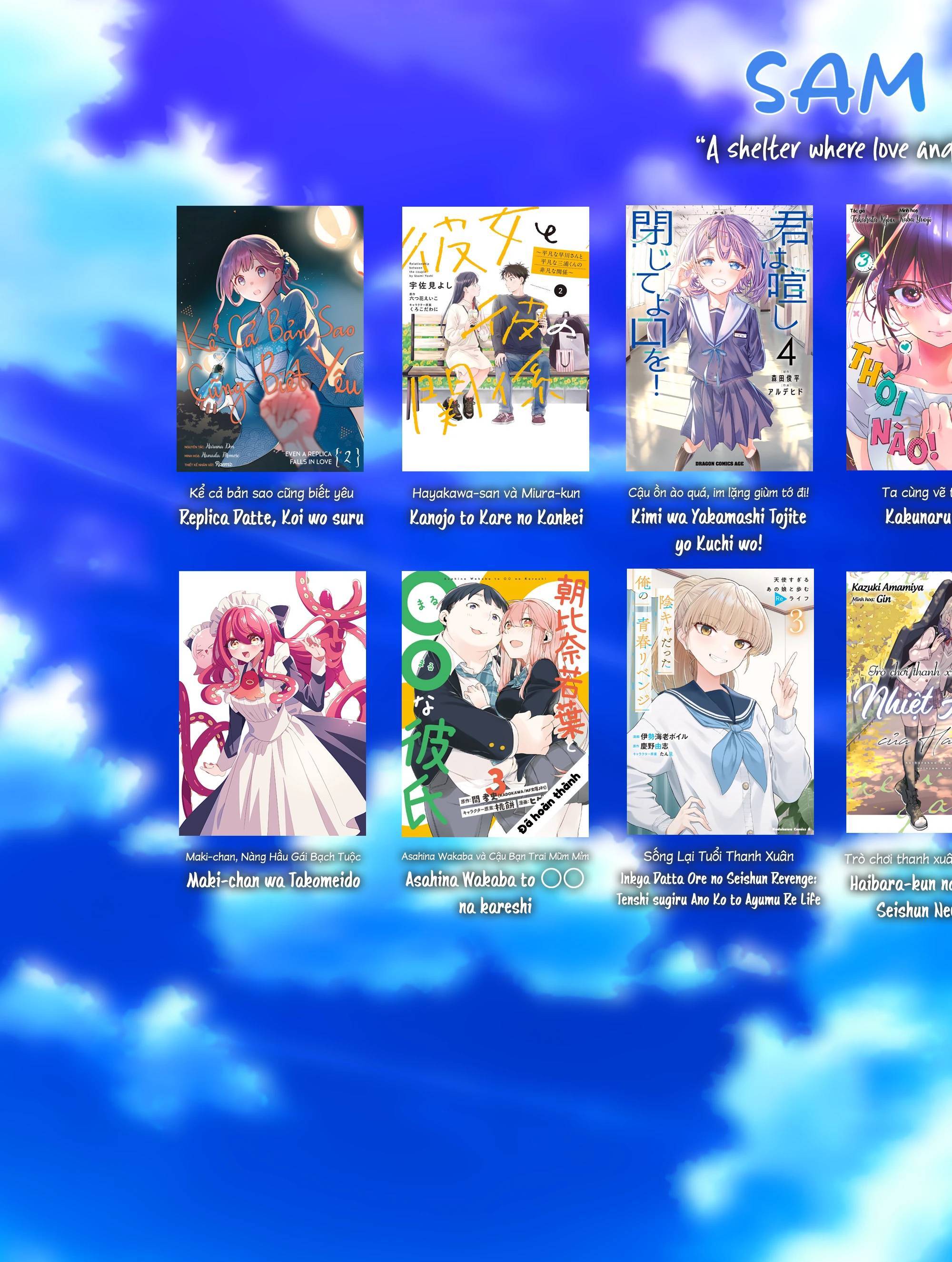
Task: Click the "Replica Datte, Koi wo suru" title
Action: 271,518
